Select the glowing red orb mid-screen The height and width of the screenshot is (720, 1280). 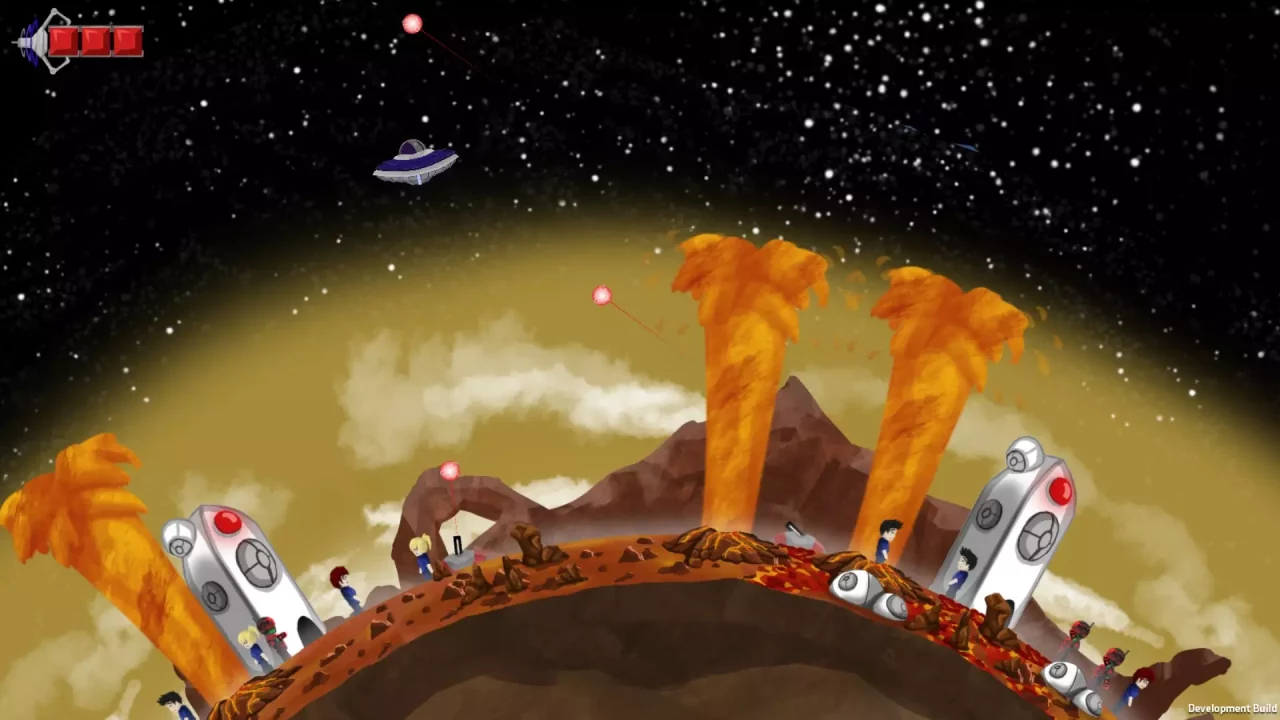coord(601,295)
